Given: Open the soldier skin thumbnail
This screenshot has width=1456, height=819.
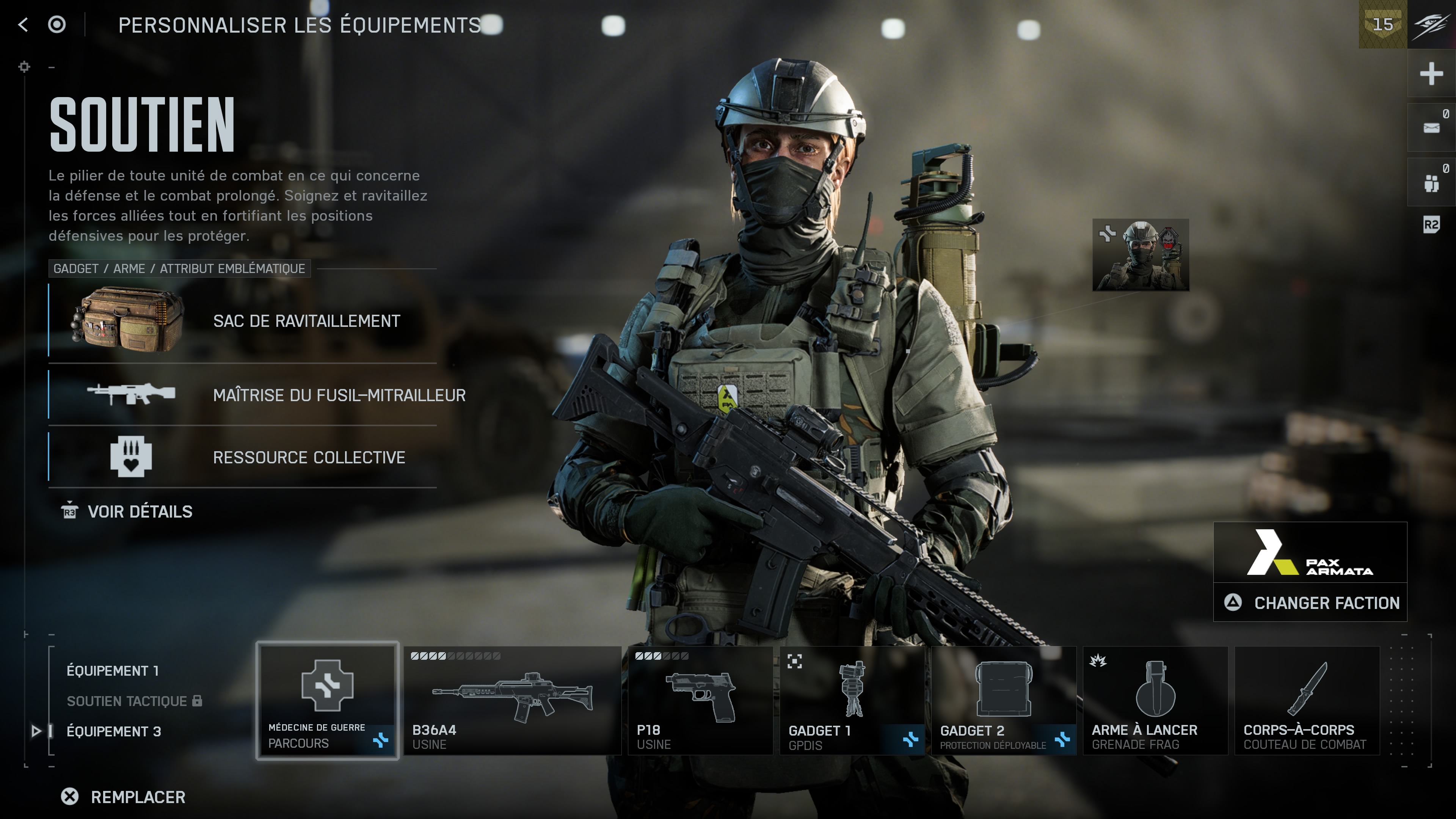Looking at the screenshot, I should pos(1141,255).
